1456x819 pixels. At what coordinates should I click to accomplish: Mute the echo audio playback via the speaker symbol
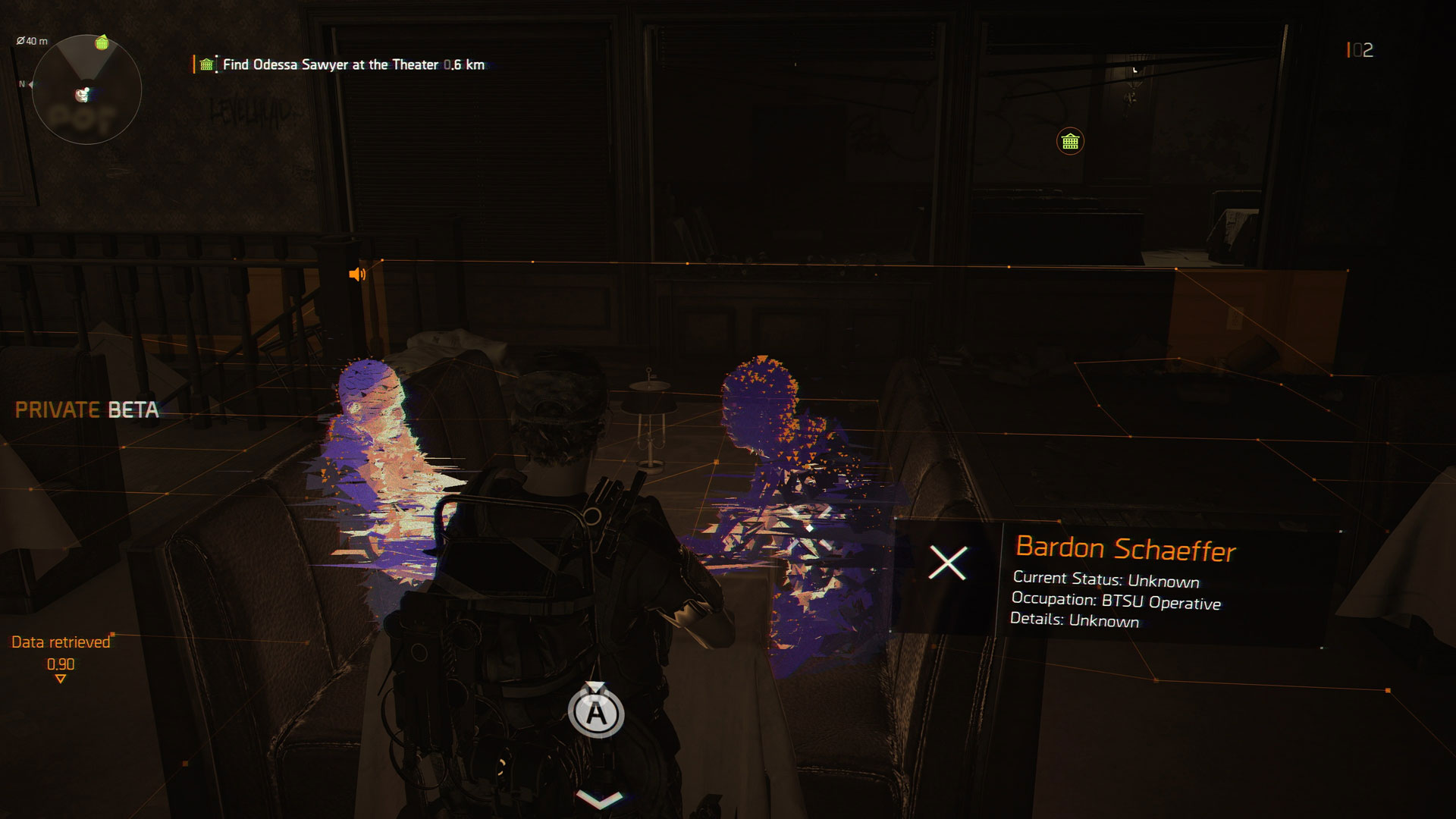[356, 276]
